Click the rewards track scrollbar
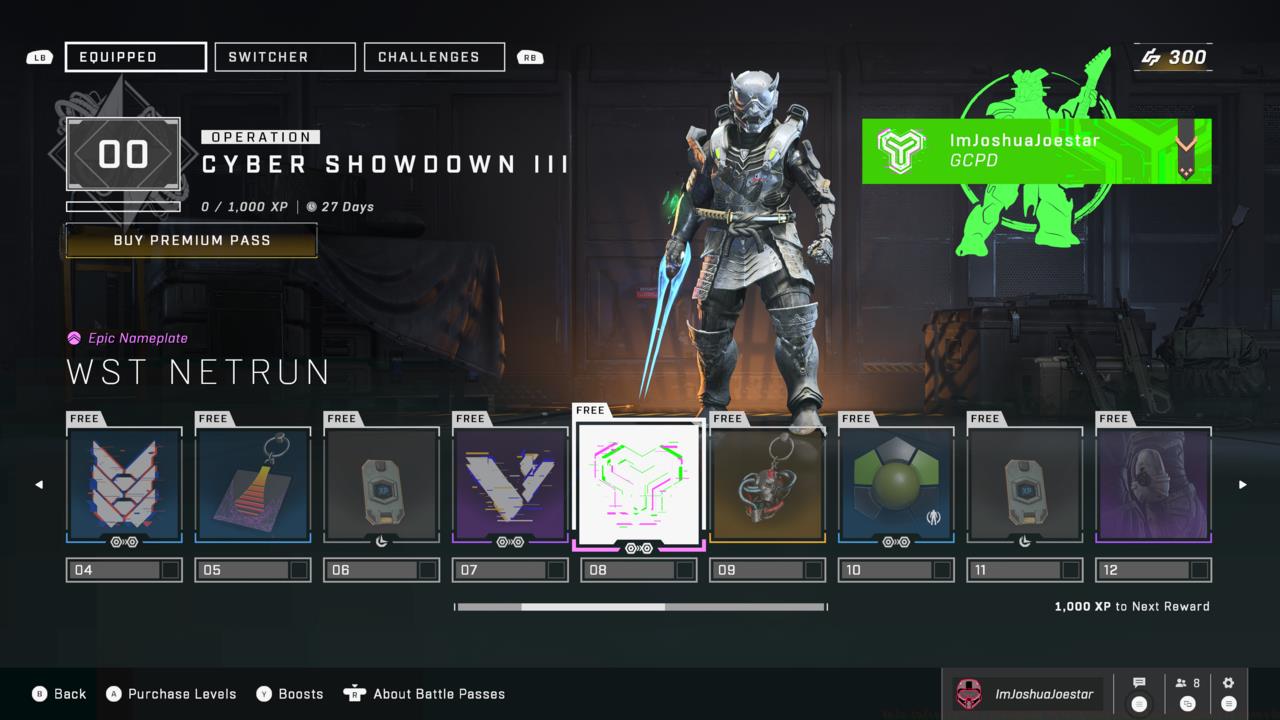Screen dimensions: 1280x720 click(640, 607)
